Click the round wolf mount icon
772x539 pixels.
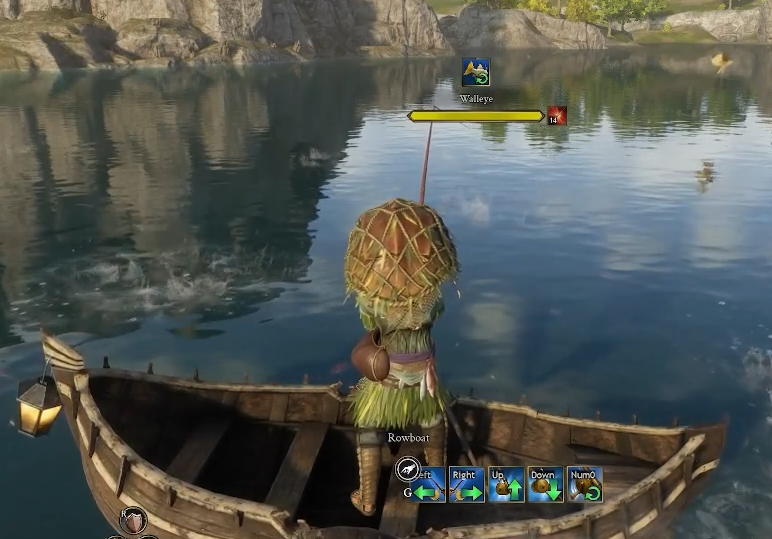407,469
